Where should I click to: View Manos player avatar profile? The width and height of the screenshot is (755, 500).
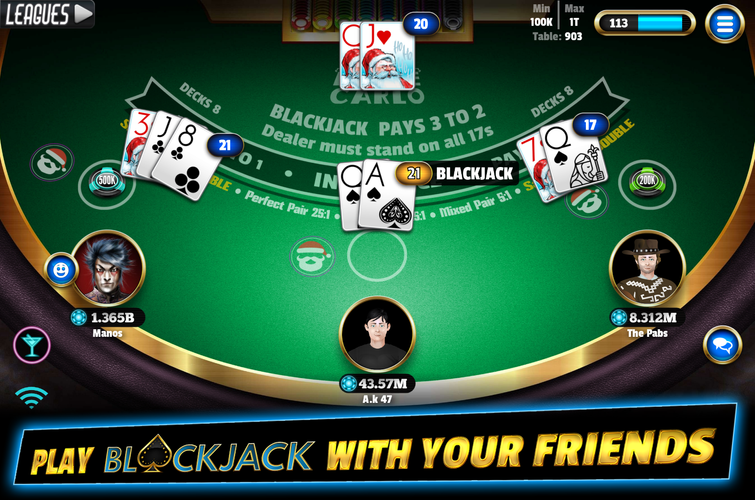[x=107, y=268]
